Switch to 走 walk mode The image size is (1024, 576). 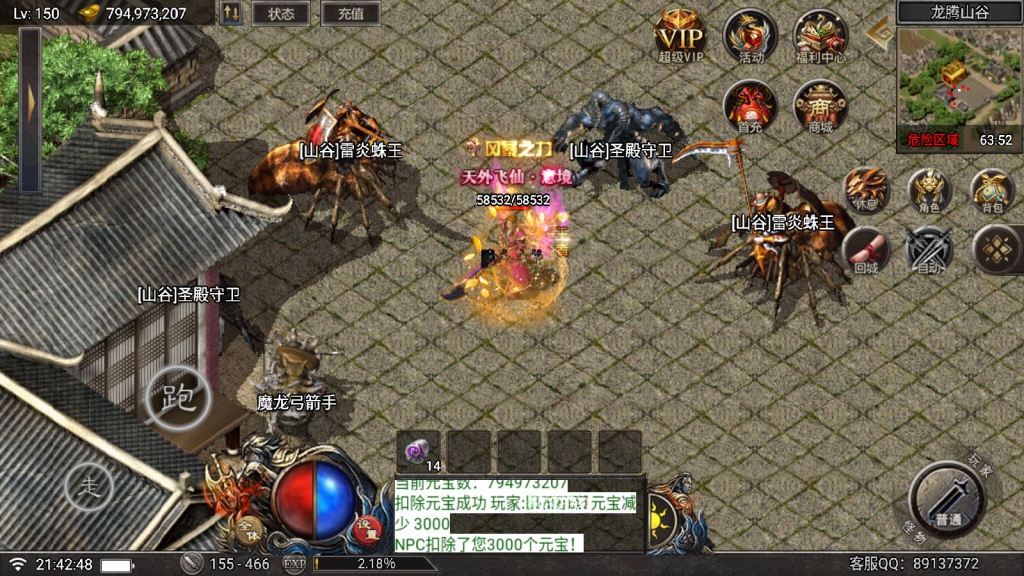pyautogui.click(x=90, y=488)
